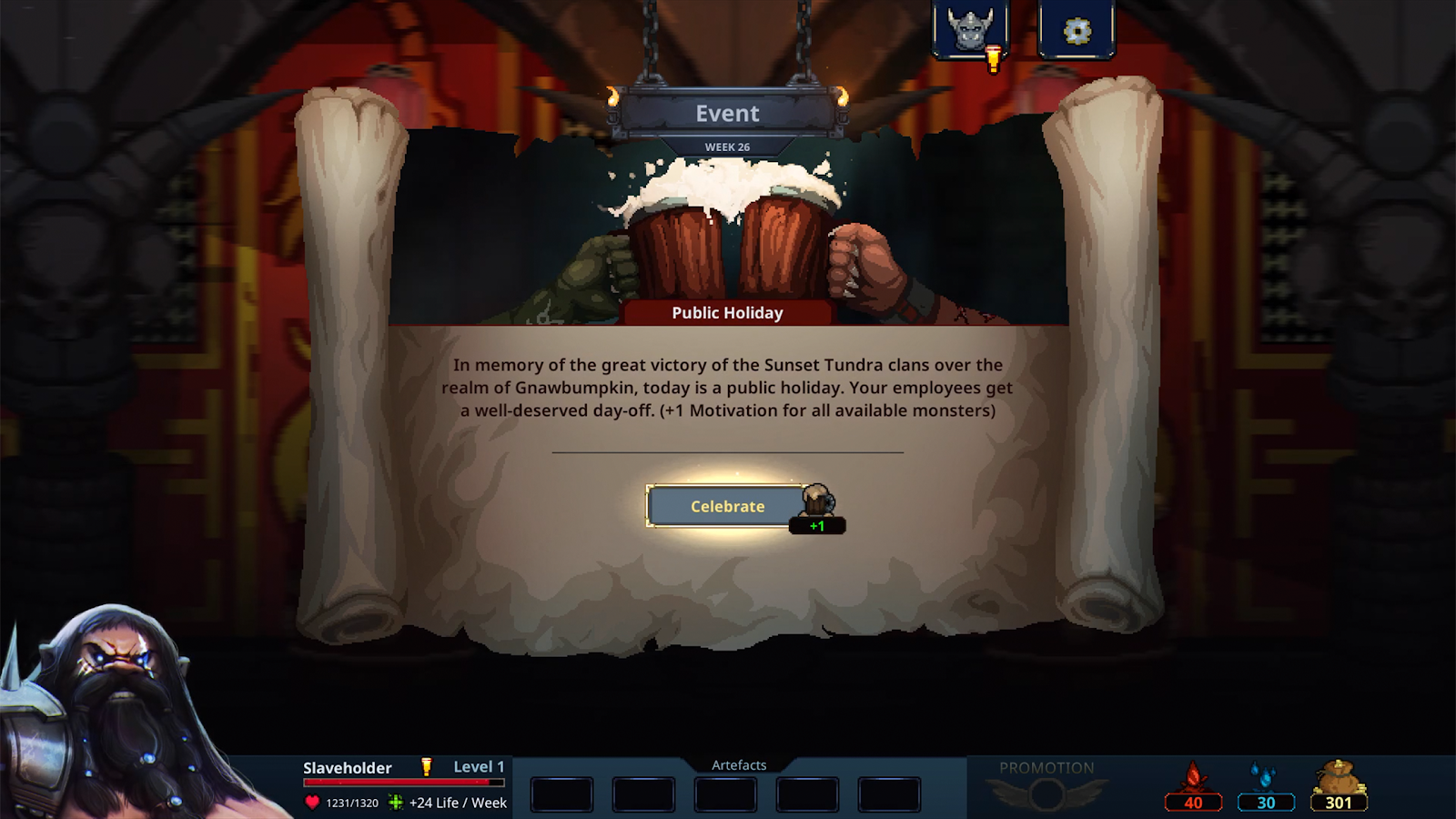This screenshot has width=1456, height=819.
Task: Select the red flame resource icon
Action: [1193, 779]
